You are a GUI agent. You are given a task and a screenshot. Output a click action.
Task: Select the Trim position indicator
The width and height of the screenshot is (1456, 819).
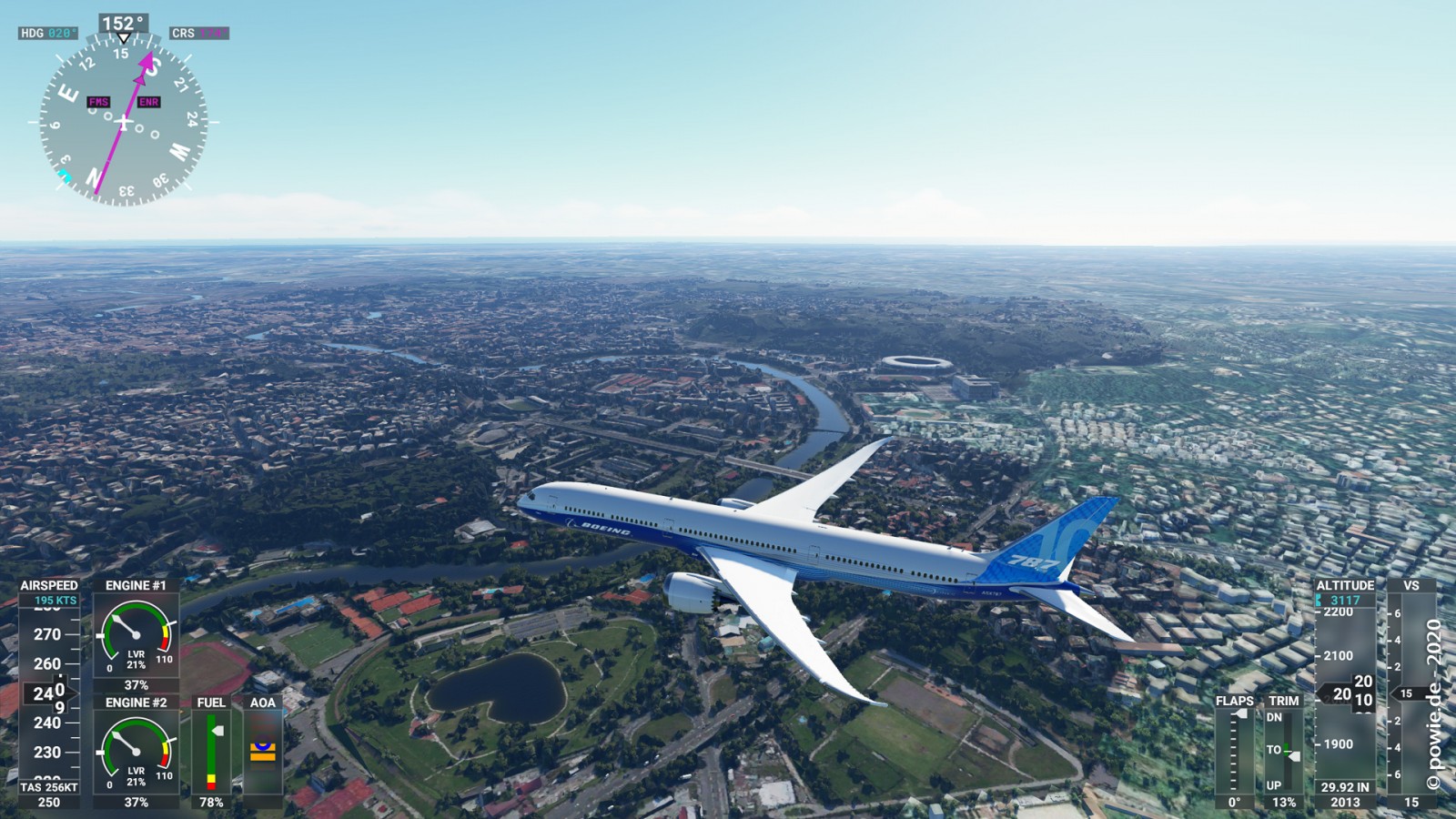(x=1283, y=751)
